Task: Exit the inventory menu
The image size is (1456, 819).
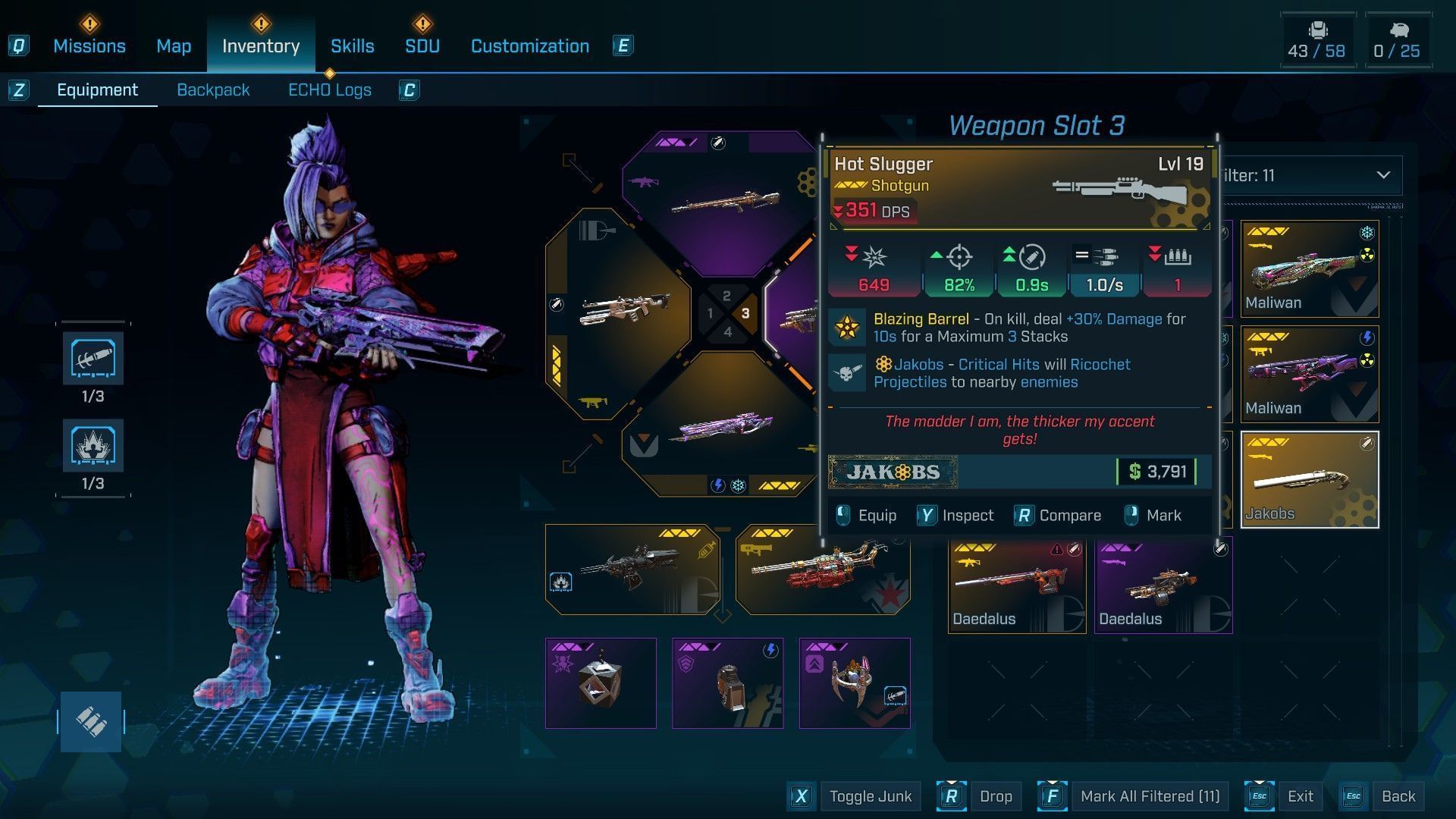Action: coord(1299,796)
